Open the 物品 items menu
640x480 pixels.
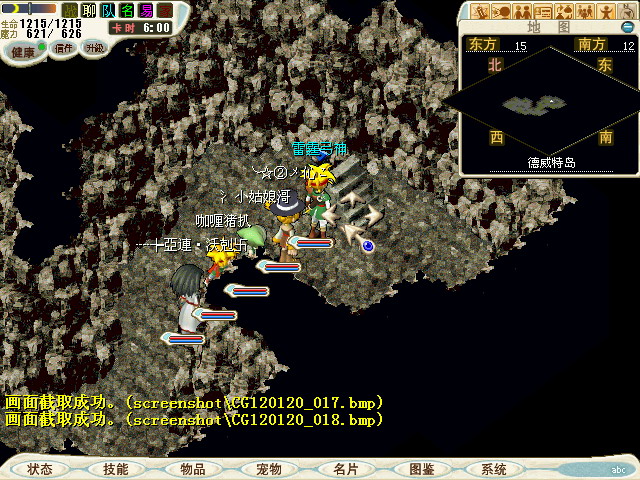192,469
